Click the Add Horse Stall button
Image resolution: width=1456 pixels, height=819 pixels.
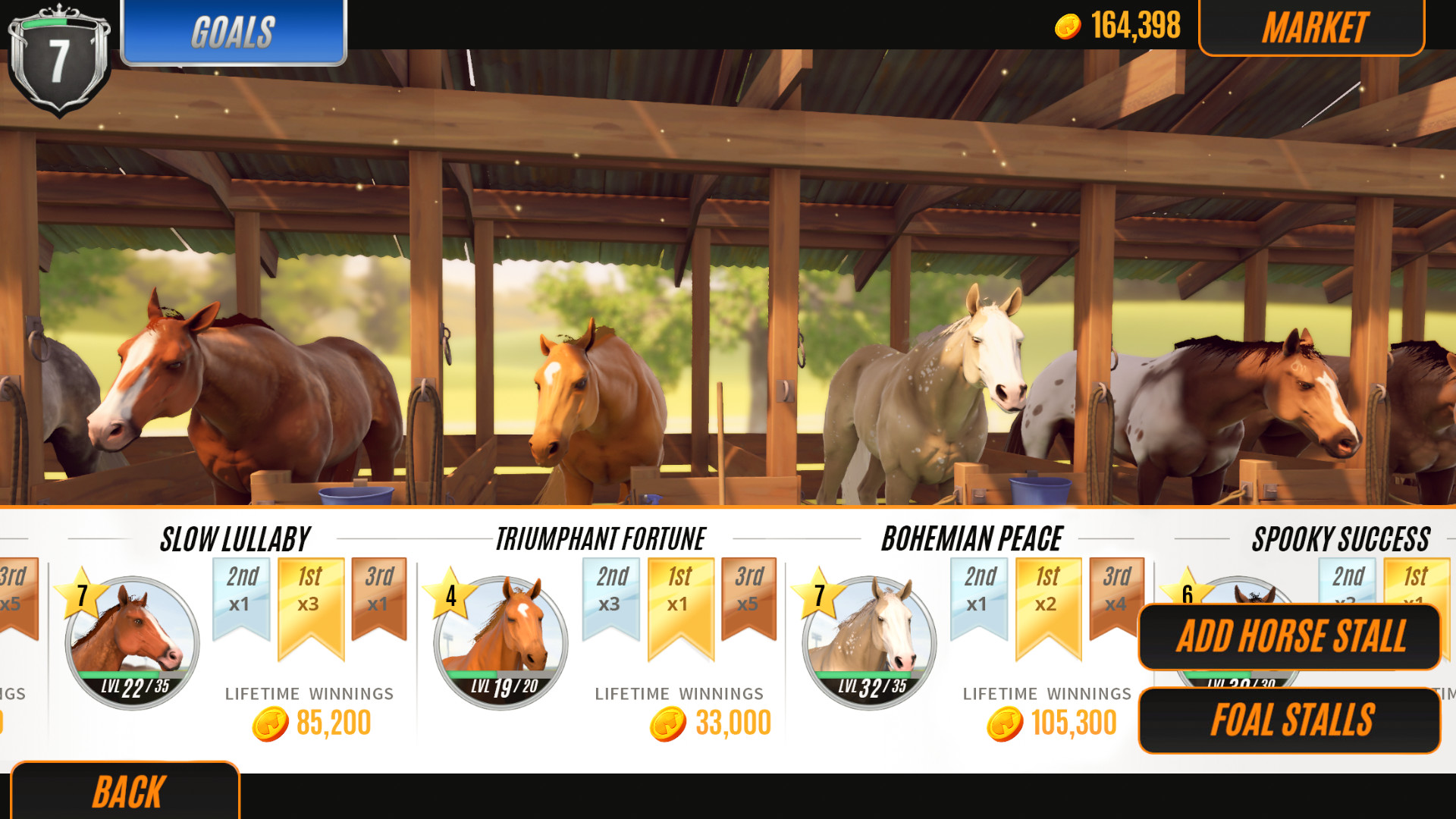click(1289, 637)
